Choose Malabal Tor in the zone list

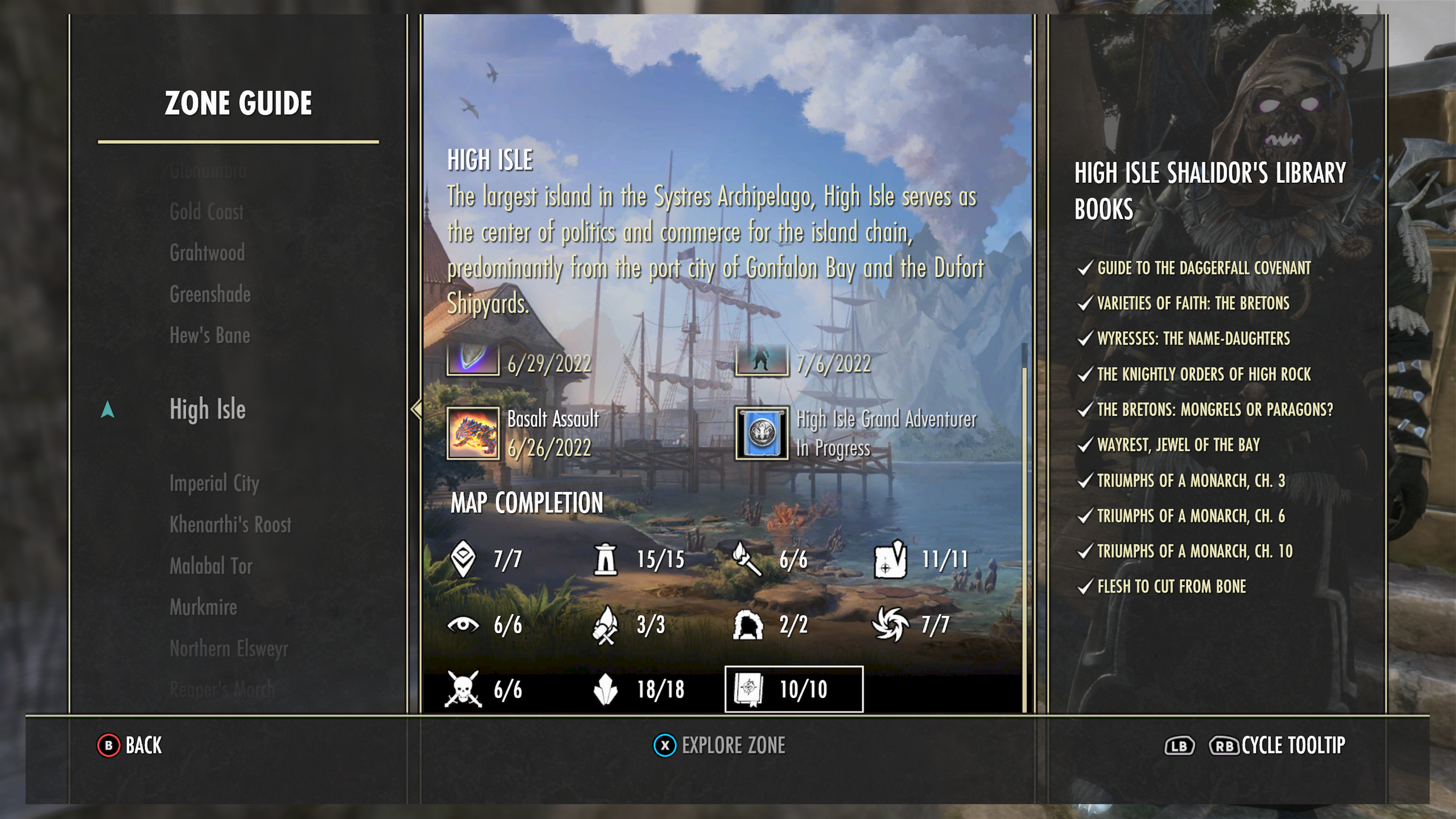point(211,566)
